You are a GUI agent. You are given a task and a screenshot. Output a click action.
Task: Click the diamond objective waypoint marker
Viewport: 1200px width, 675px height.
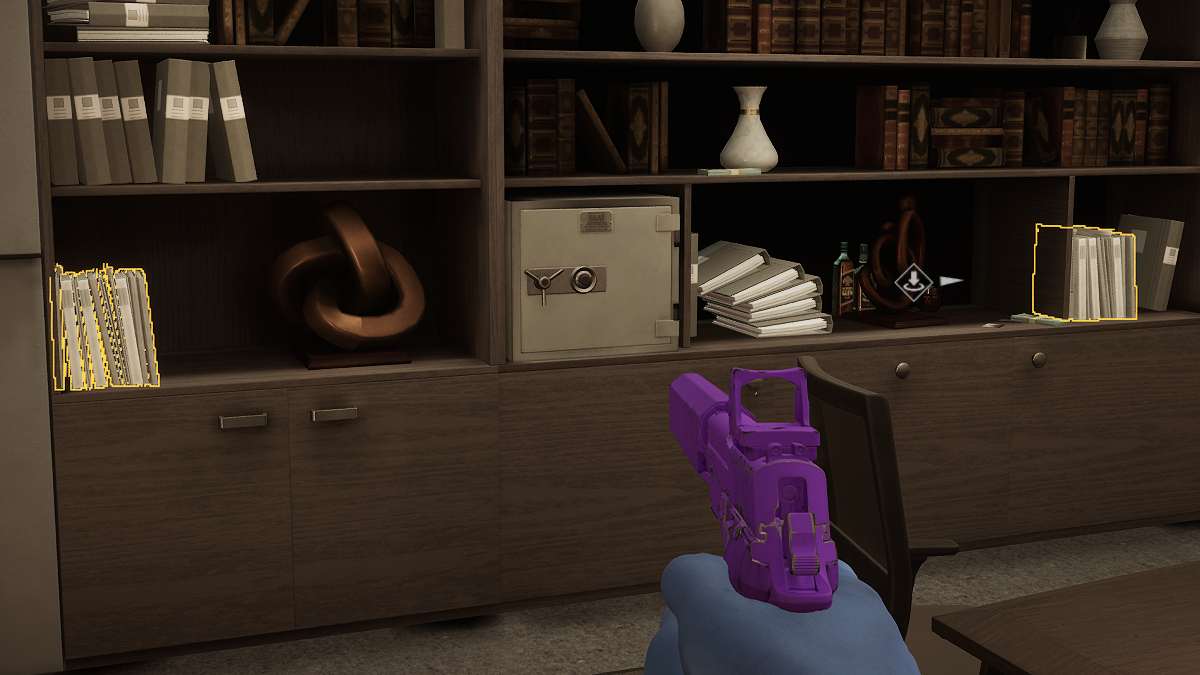click(912, 281)
